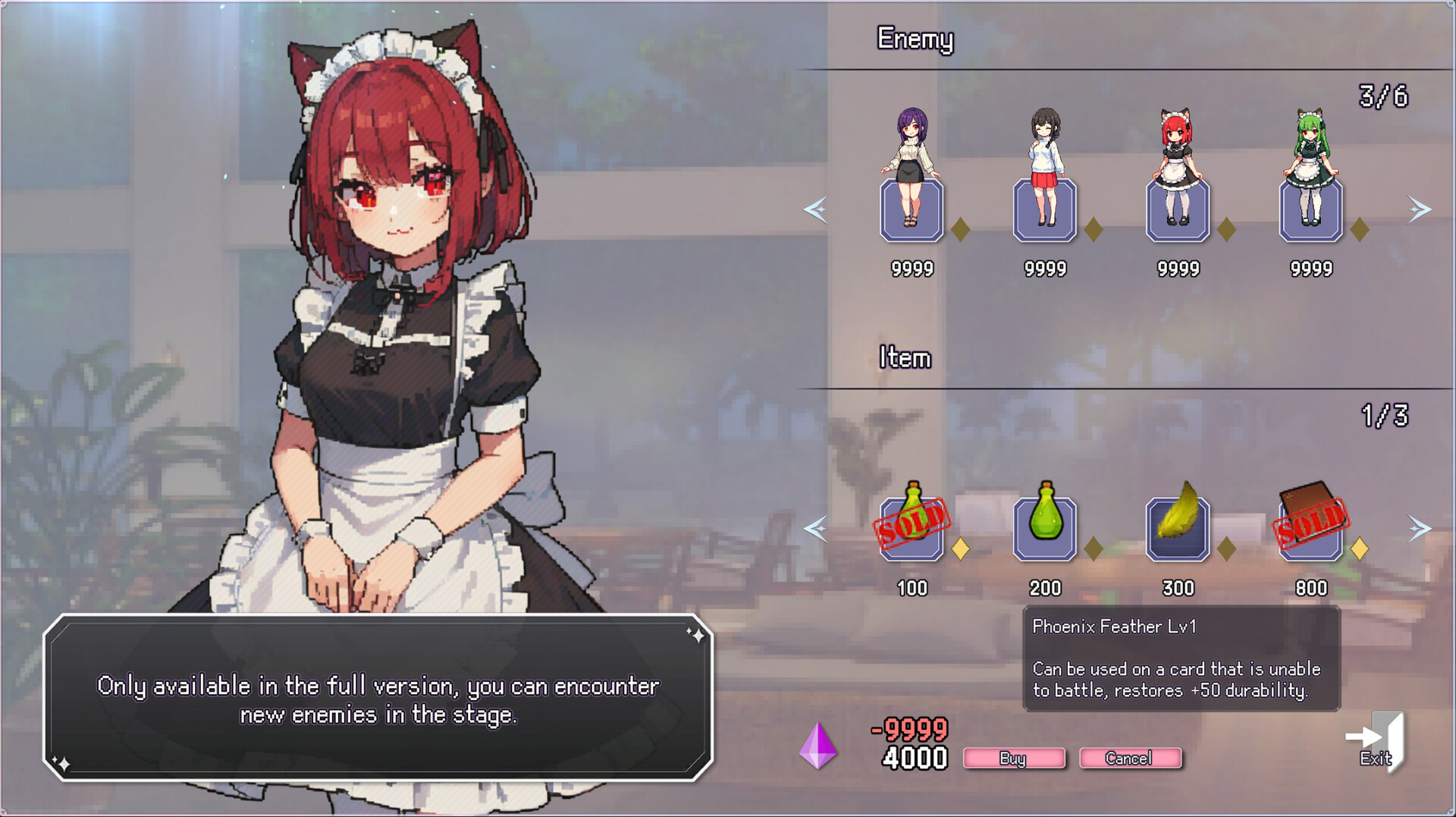Click the left arrow in the Enemy row

pyautogui.click(x=816, y=211)
